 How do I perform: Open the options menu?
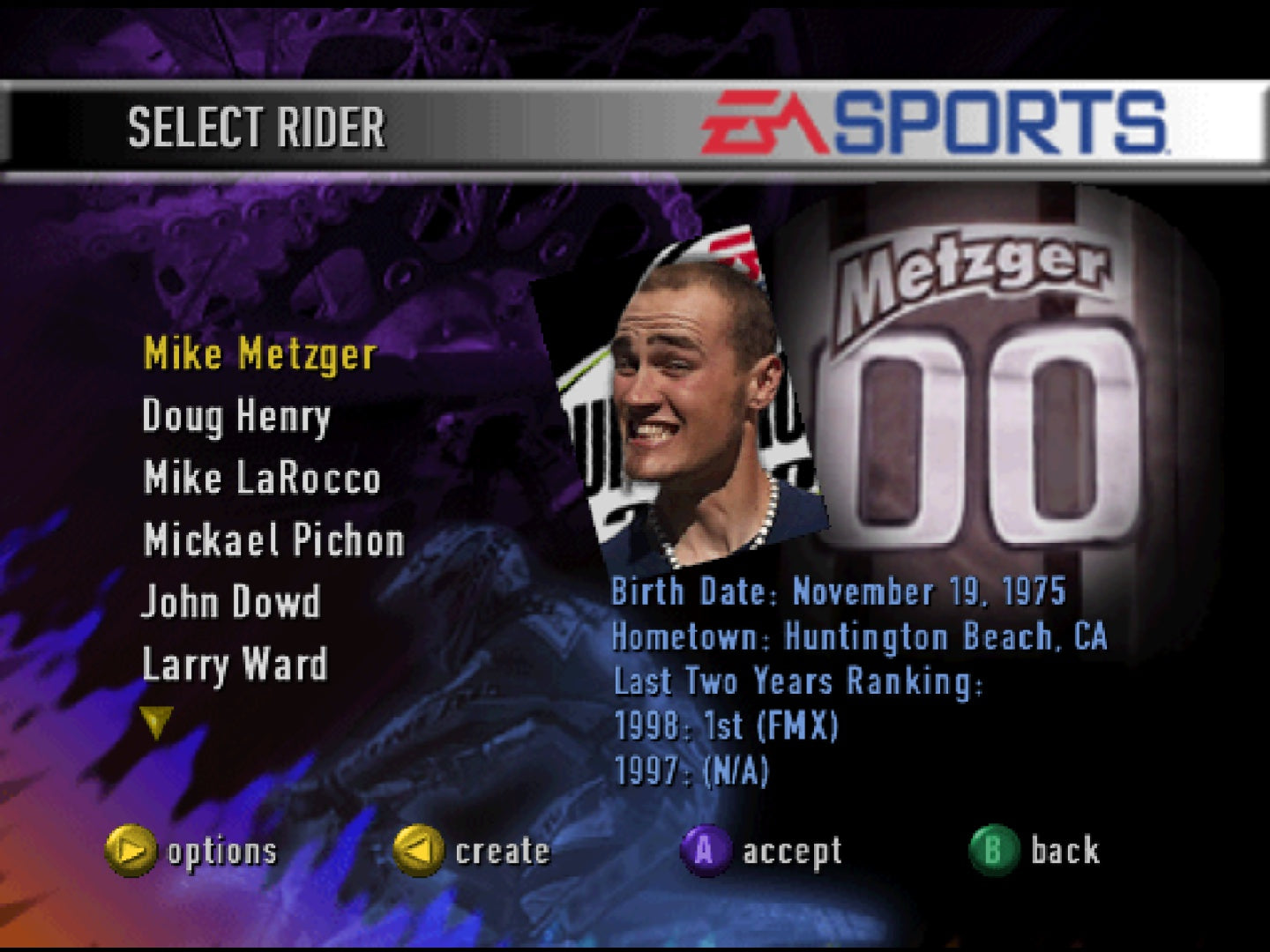tap(132, 851)
